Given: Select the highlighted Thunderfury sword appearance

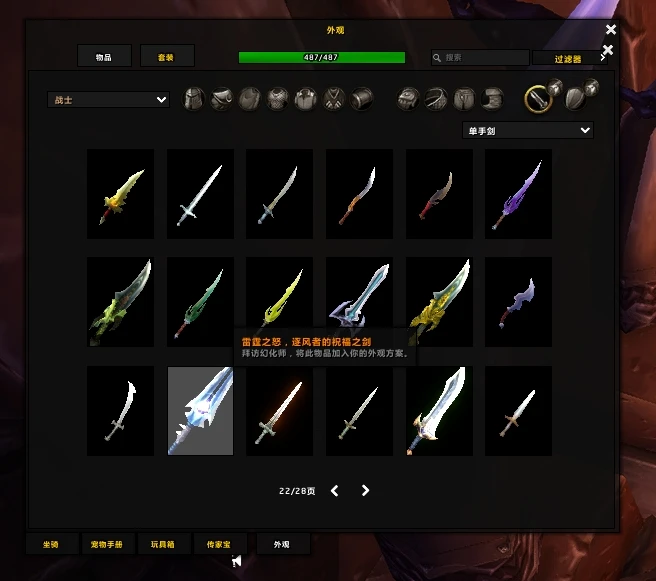Looking at the screenshot, I should click(200, 410).
